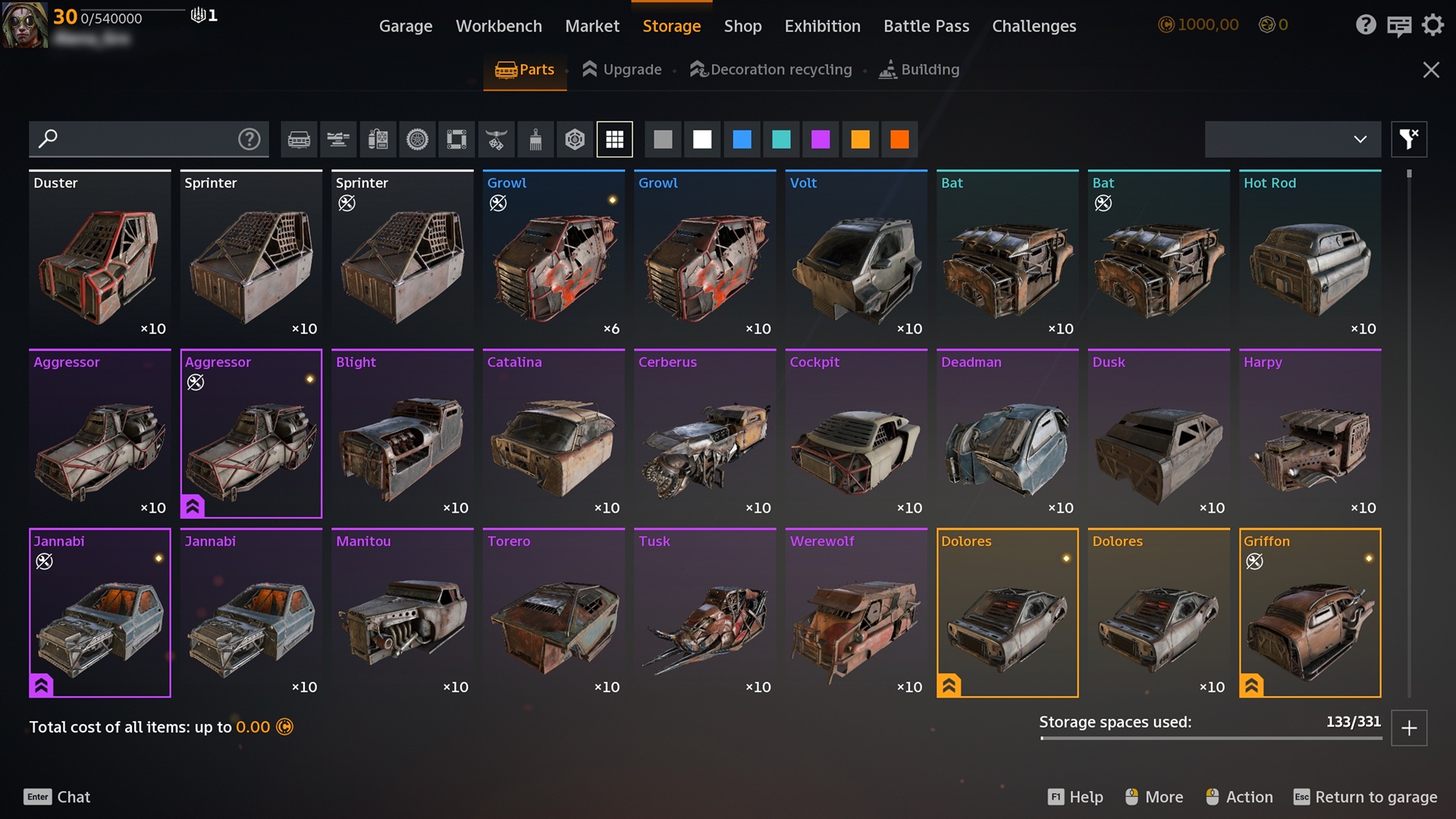Click the parts search field

(140, 140)
